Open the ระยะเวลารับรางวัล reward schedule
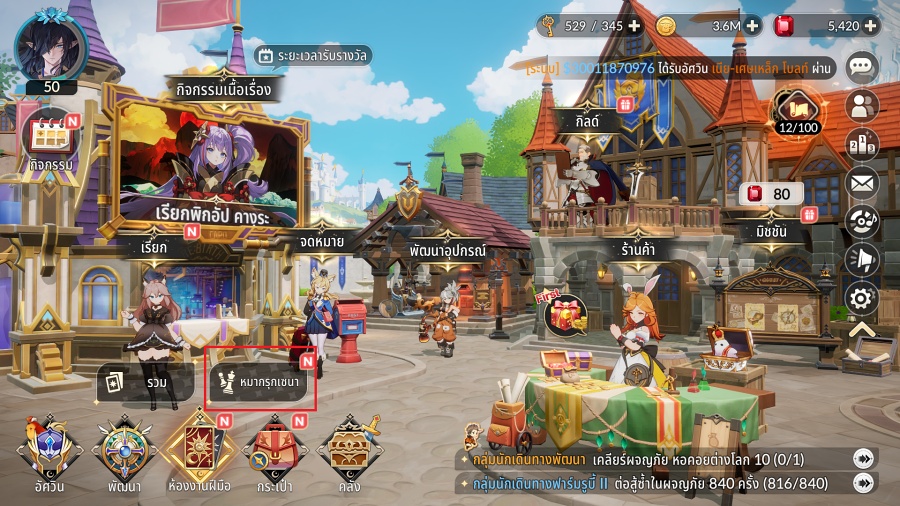This screenshot has height=506, width=900. (x=312, y=56)
